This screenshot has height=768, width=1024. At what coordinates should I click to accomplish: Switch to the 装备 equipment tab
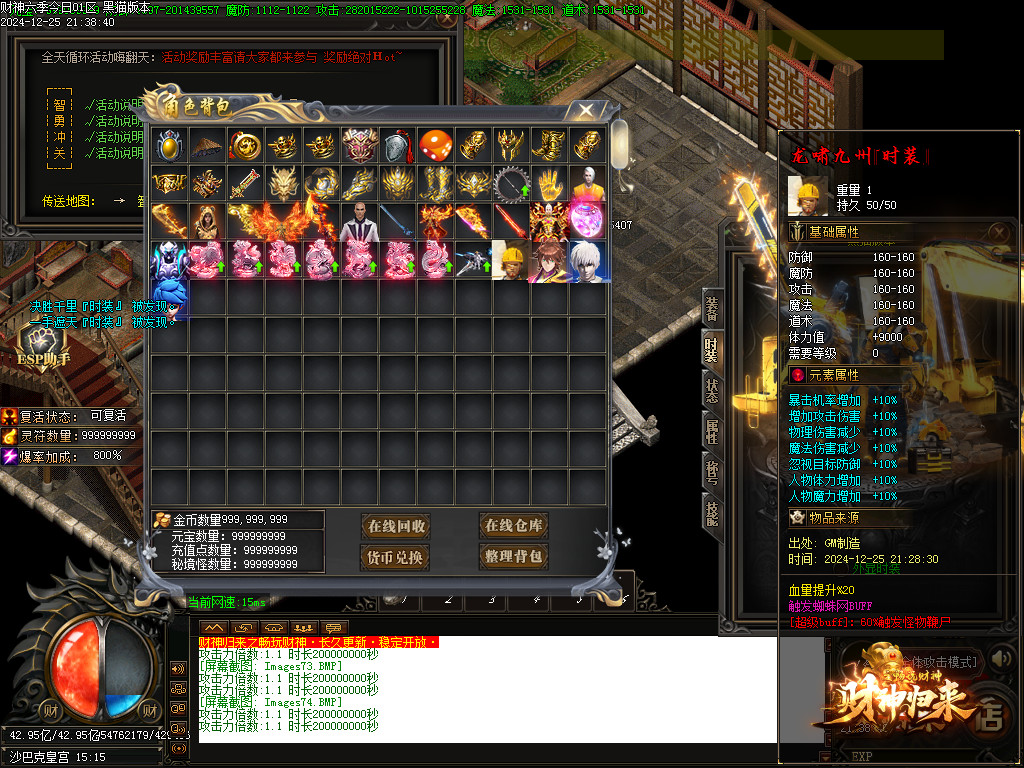pyautogui.click(x=712, y=307)
